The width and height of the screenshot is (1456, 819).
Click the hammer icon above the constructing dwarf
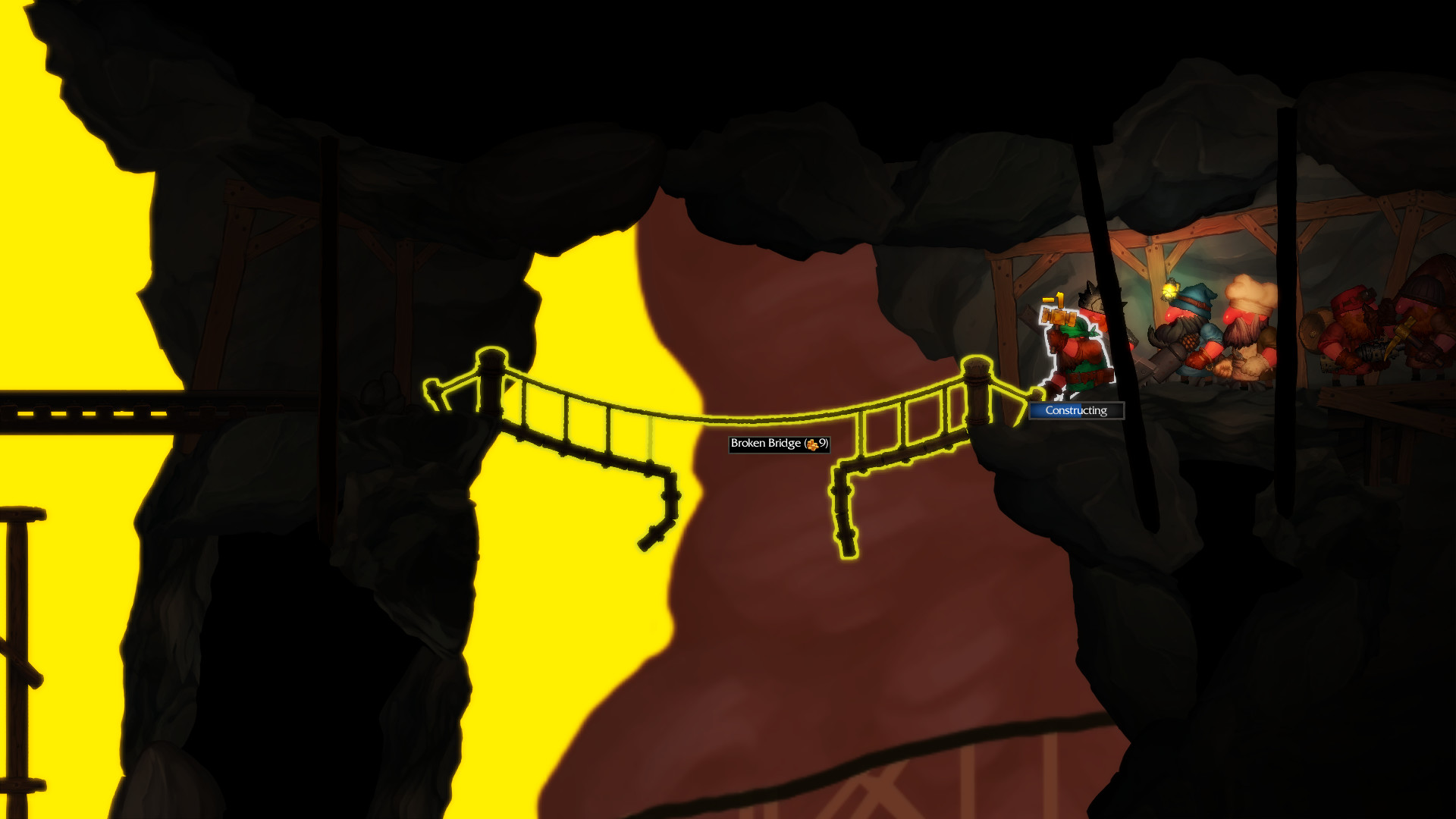click(1058, 317)
